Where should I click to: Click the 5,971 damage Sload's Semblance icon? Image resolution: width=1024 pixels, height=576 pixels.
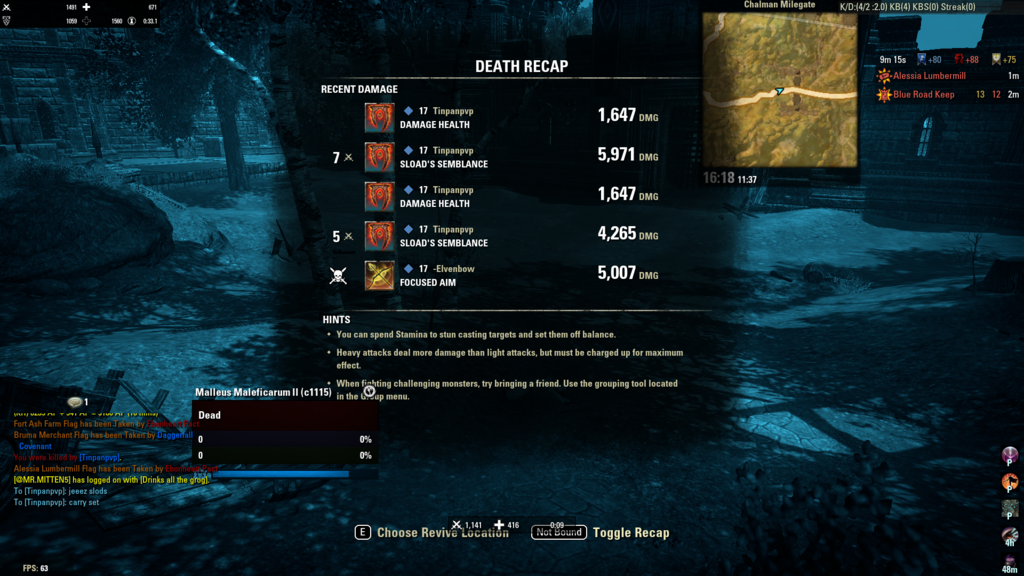coord(379,157)
